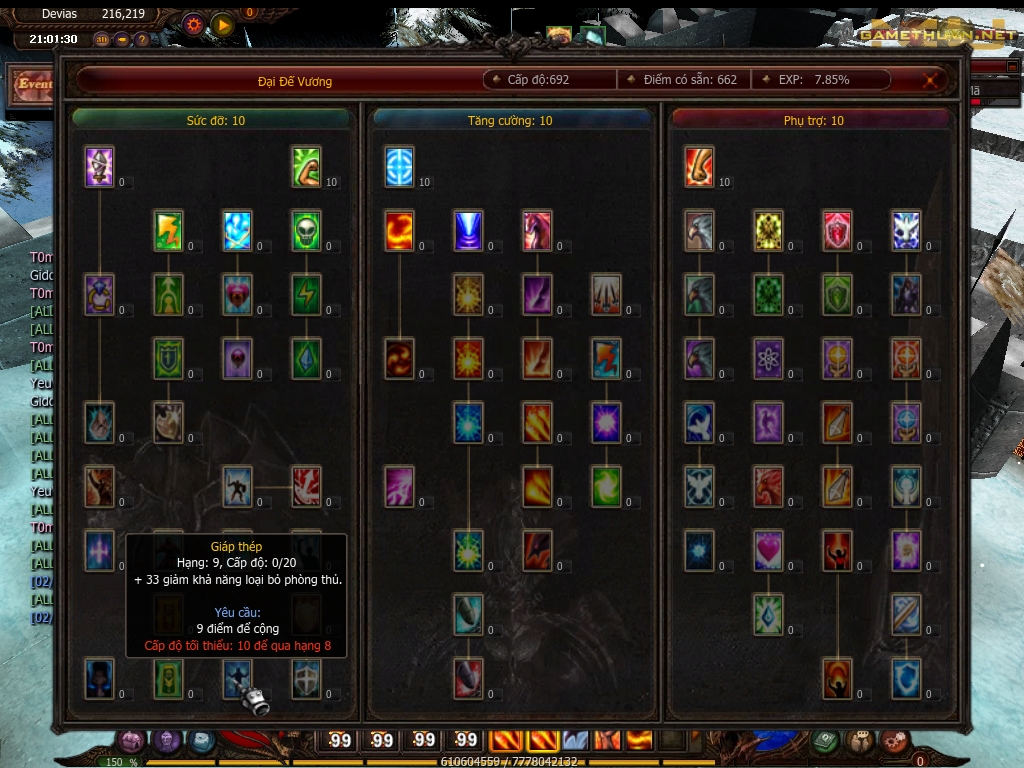
Task: Select the dark bullet shell skill
Action: click(x=468, y=614)
